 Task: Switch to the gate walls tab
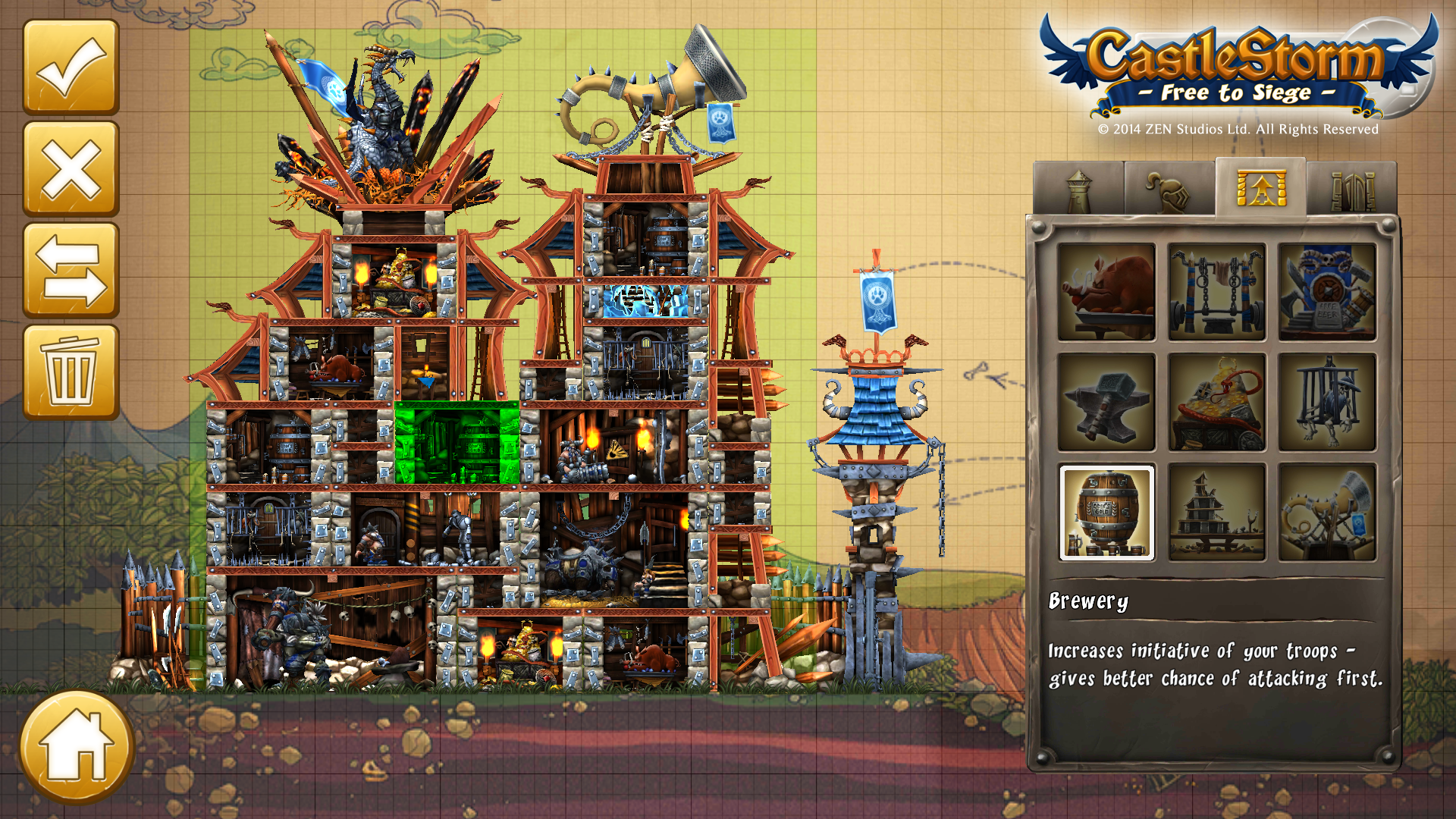coord(1352,190)
